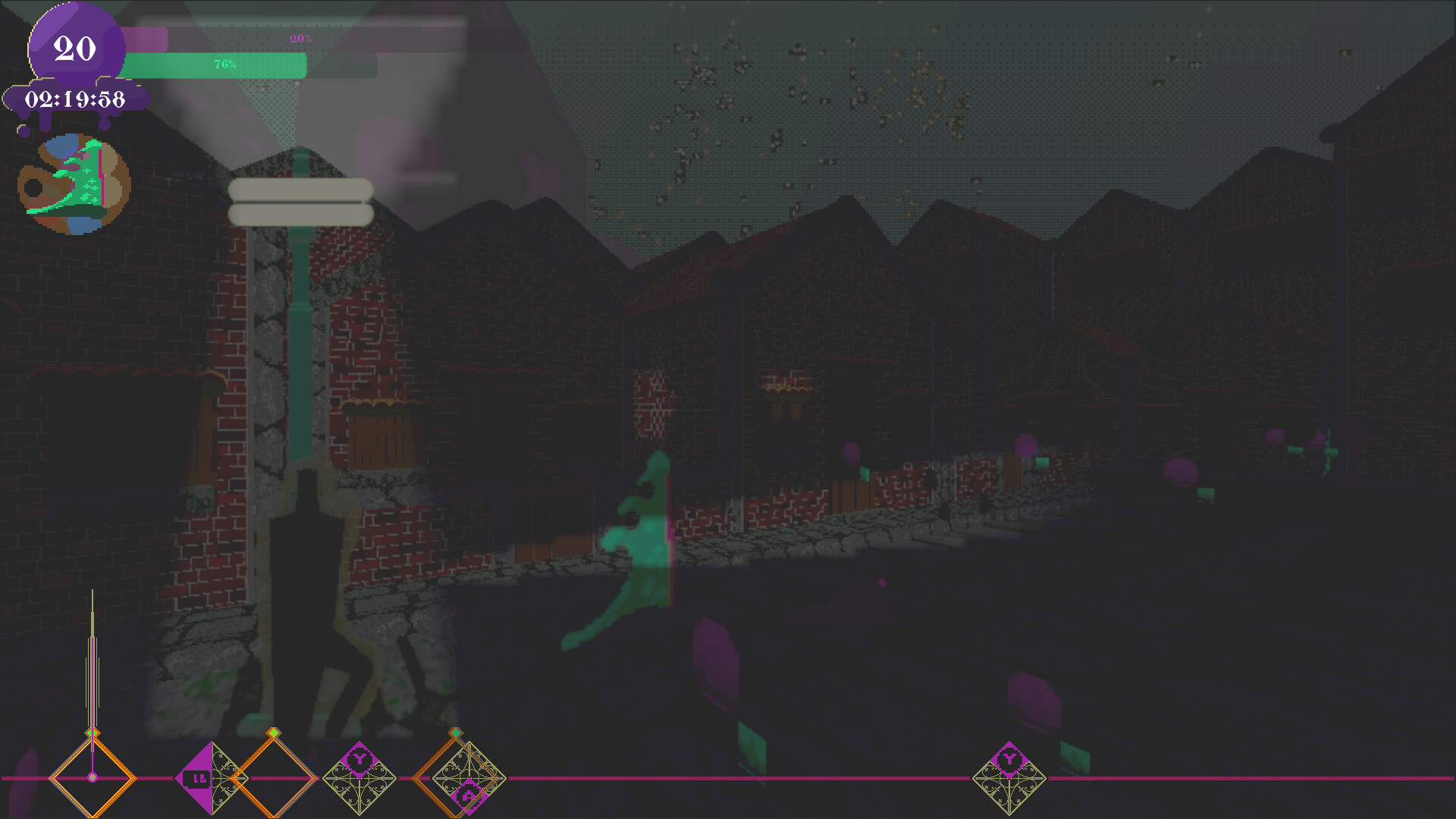
Task: Click the 76% text on the green bar
Action: point(224,65)
